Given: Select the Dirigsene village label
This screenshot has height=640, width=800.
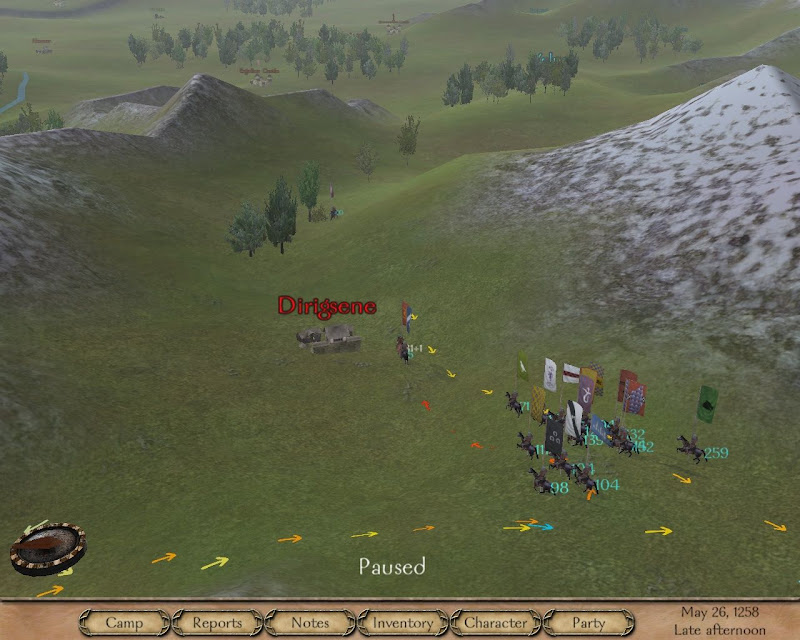Looking at the screenshot, I should (x=327, y=306).
